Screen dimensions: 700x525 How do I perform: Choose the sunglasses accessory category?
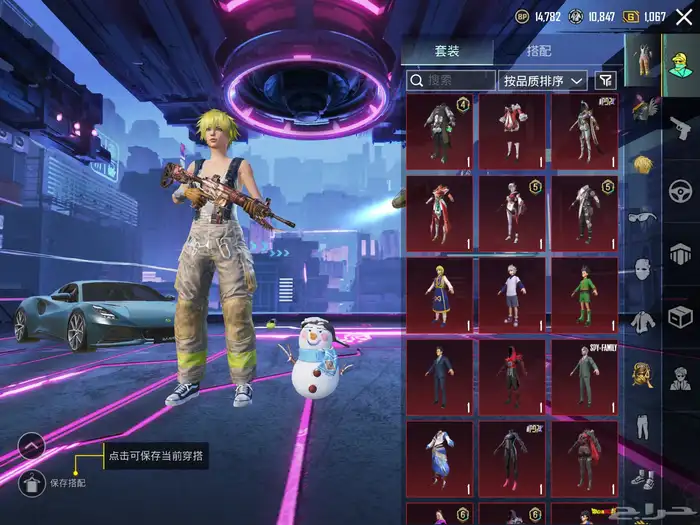(x=641, y=216)
